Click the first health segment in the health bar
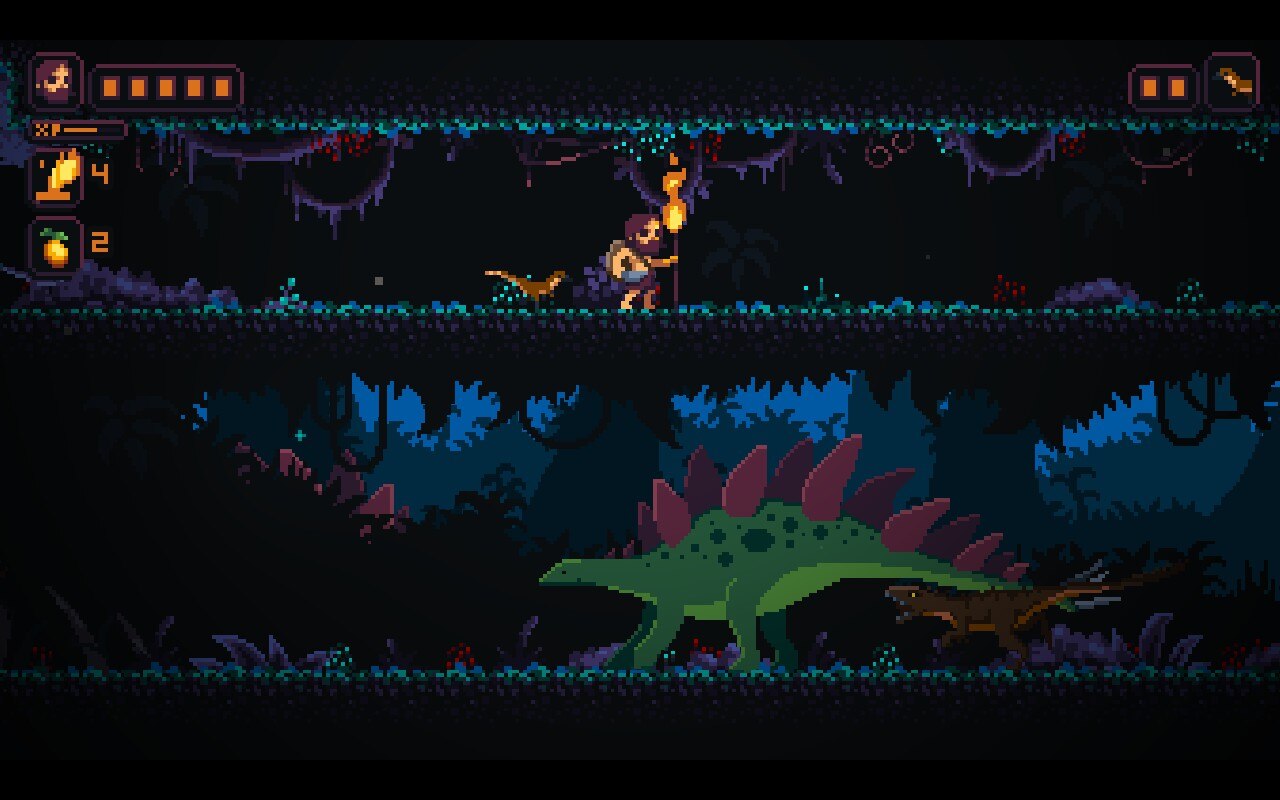This screenshot has width=1280, height=800. [x=108, y=86]
